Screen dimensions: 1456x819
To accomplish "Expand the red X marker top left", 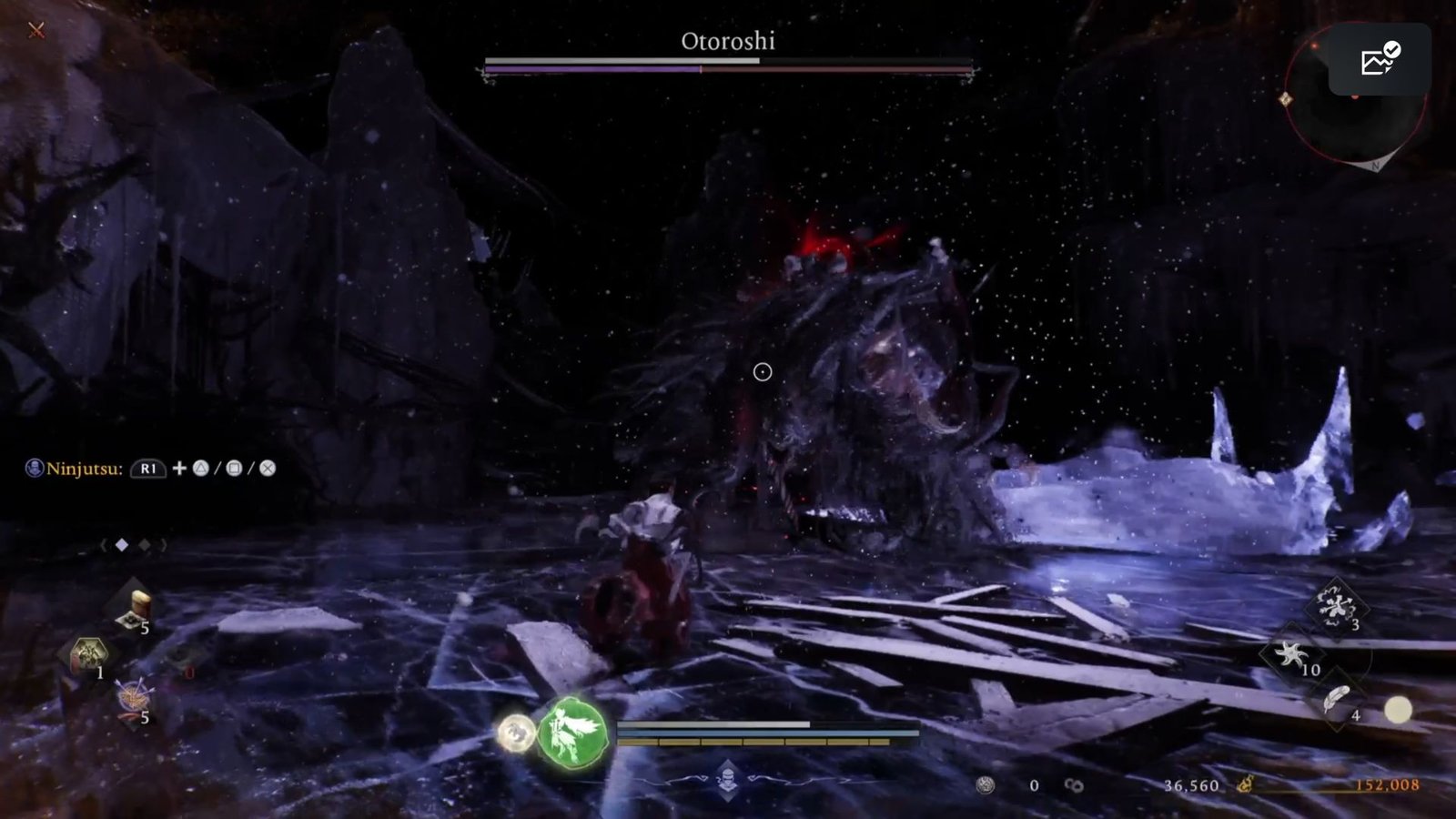I will coord(35,29).
